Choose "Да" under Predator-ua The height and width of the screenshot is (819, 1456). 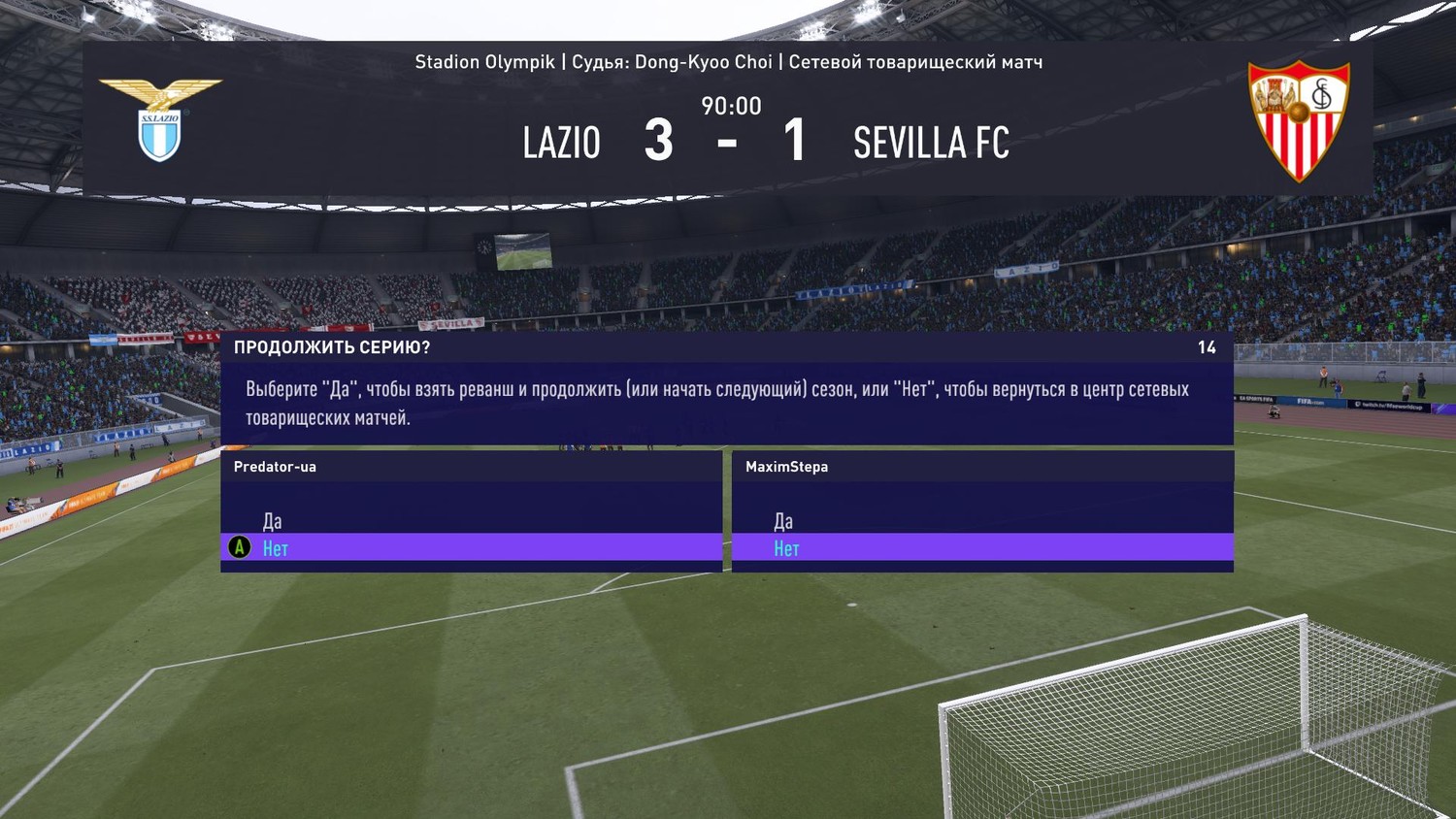point(273,521)
